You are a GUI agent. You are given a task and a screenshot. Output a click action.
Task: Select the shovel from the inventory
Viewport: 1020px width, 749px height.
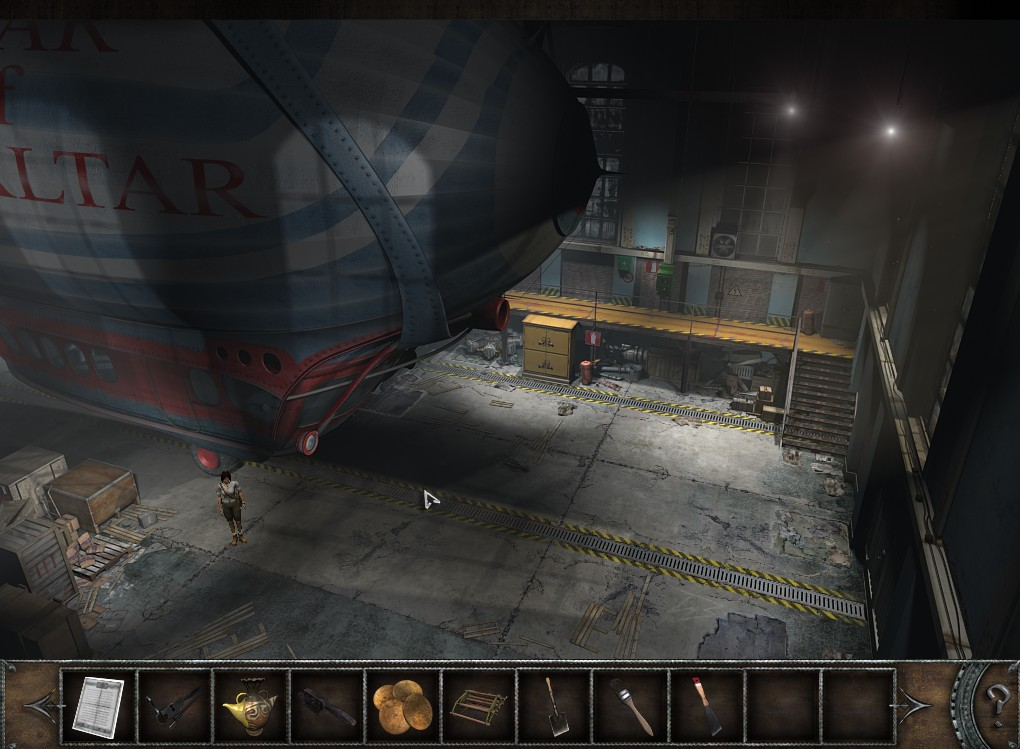pos(554,704)
